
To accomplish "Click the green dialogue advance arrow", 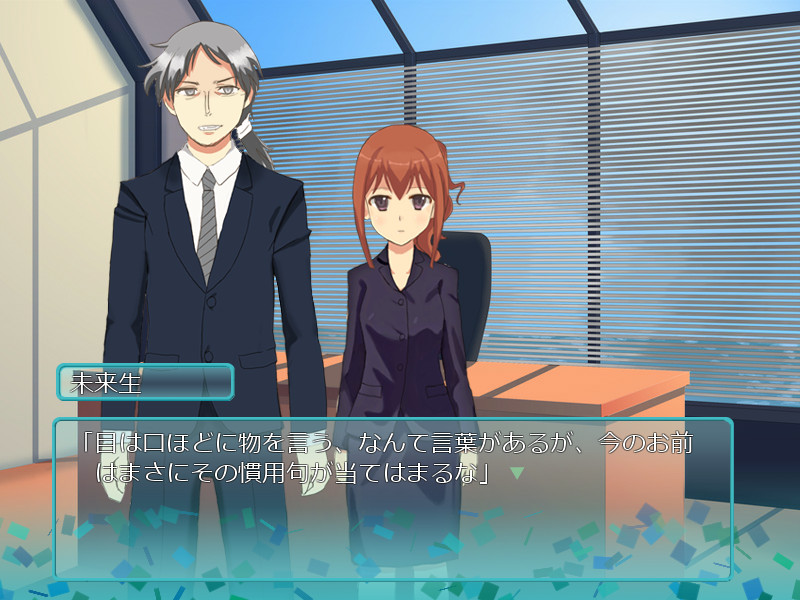I will point(517,472).
